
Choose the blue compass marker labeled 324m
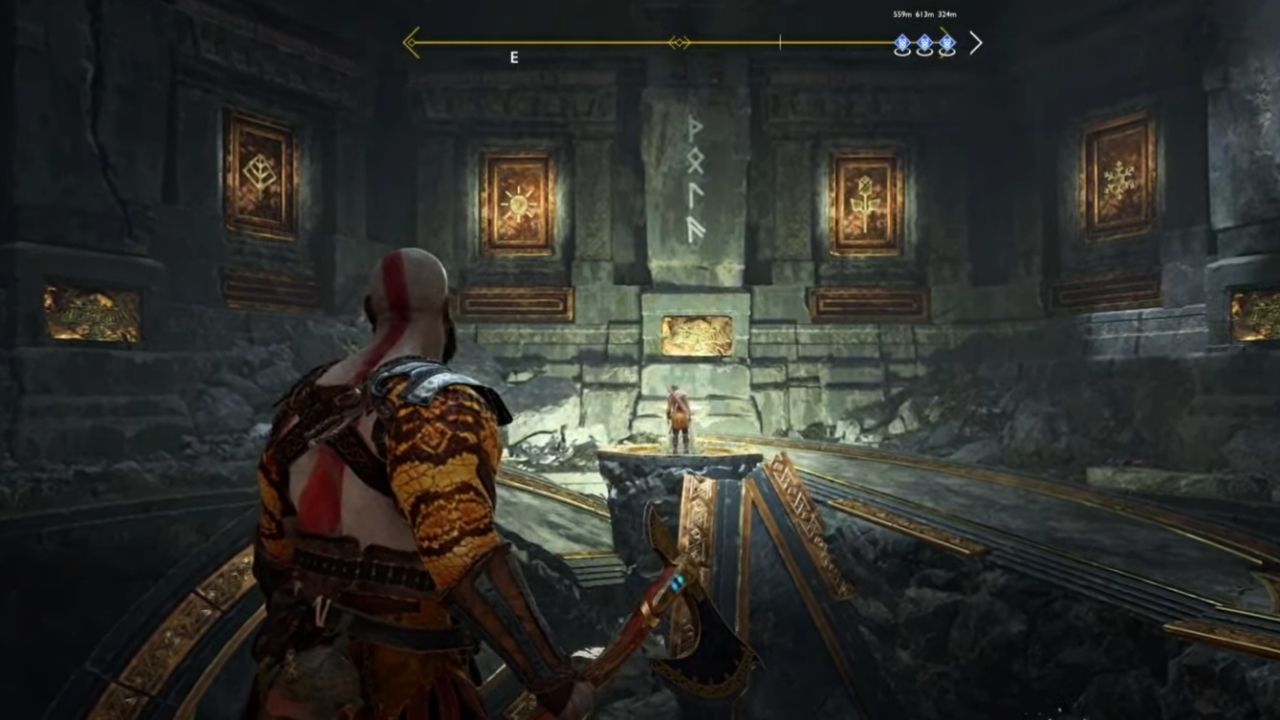click(947, 43)
